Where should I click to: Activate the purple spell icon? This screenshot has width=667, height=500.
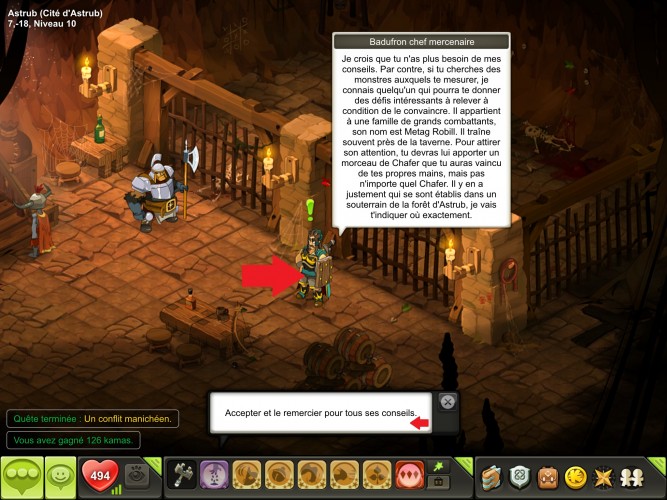[213, 475]
